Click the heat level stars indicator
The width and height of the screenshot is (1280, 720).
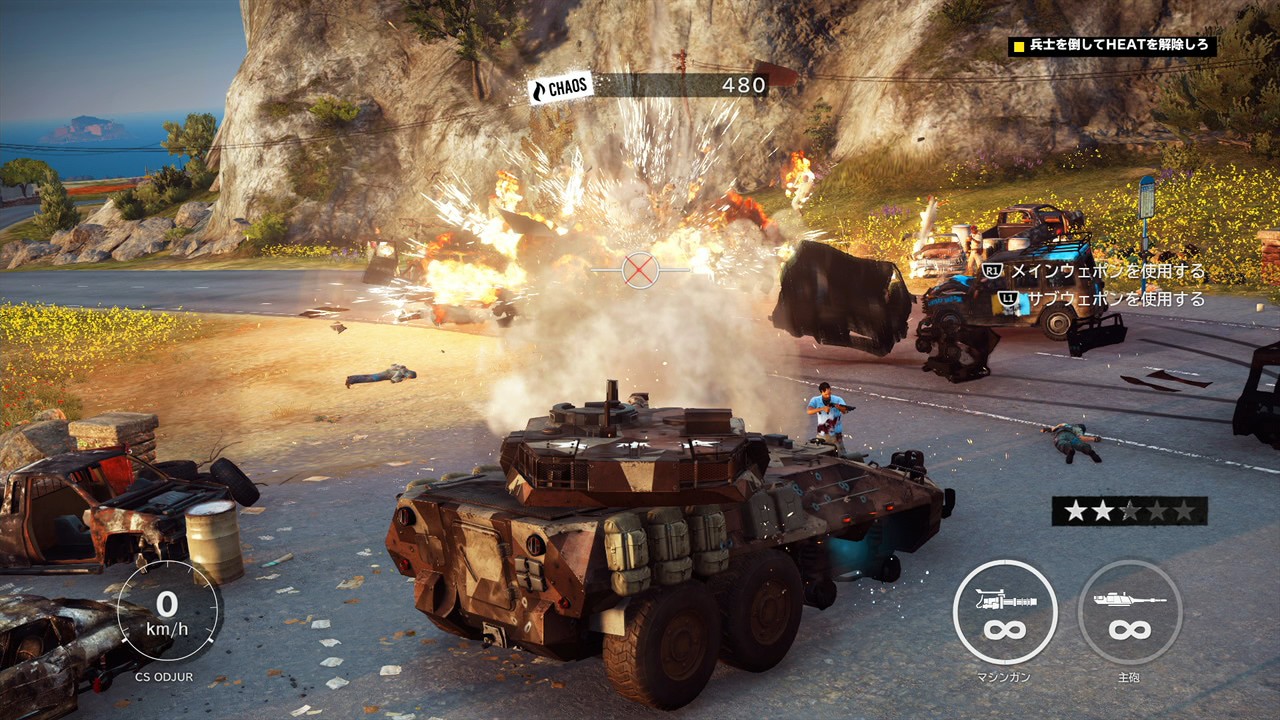1129,511
